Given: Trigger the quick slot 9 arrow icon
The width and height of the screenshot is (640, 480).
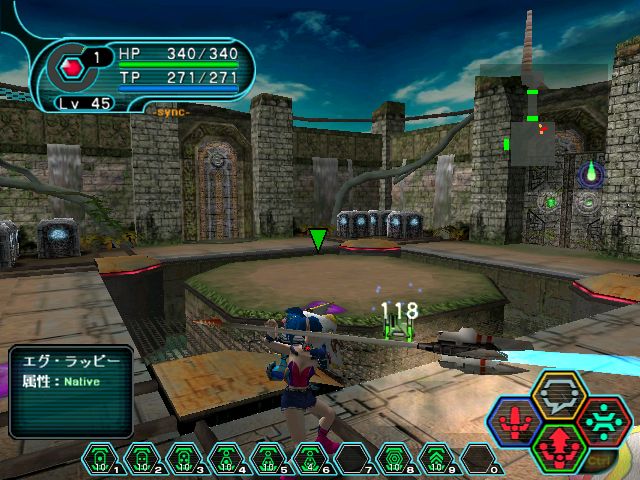Looking at the screenshot, I should (x=436, y=459).
